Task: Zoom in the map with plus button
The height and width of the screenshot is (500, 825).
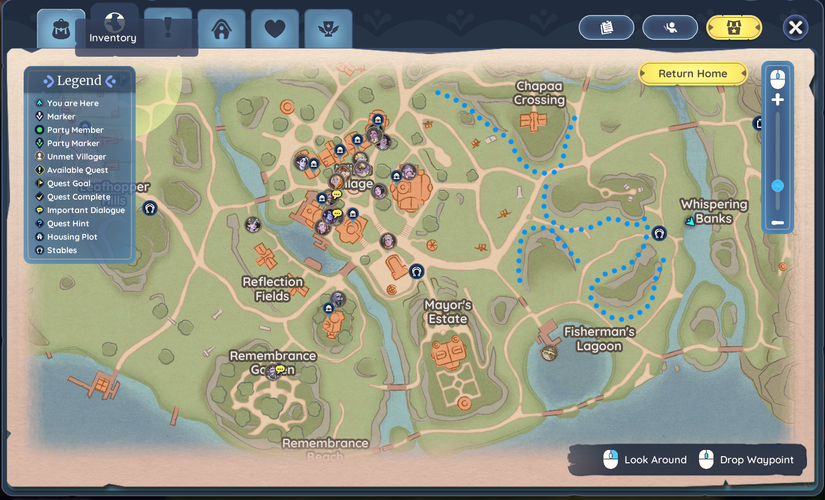Action: click(x=777, y=100)
